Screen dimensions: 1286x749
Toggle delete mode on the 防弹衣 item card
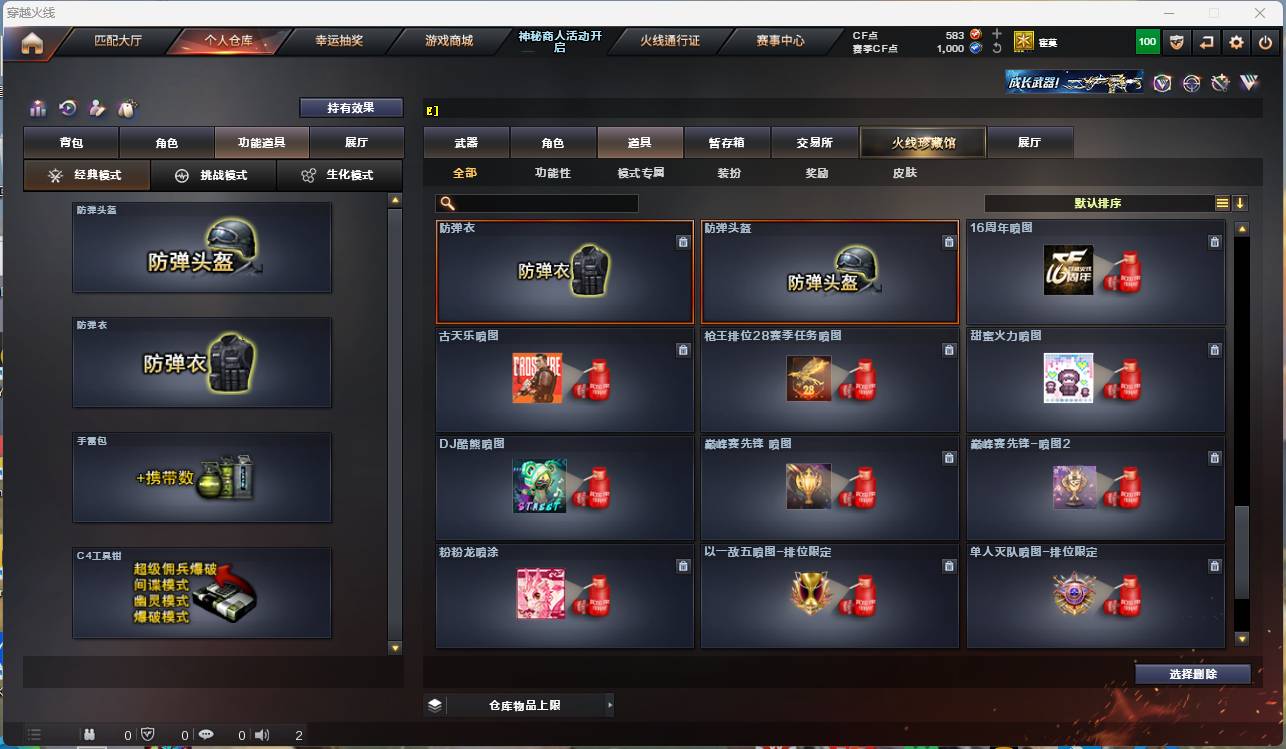(x=683, y=242)
